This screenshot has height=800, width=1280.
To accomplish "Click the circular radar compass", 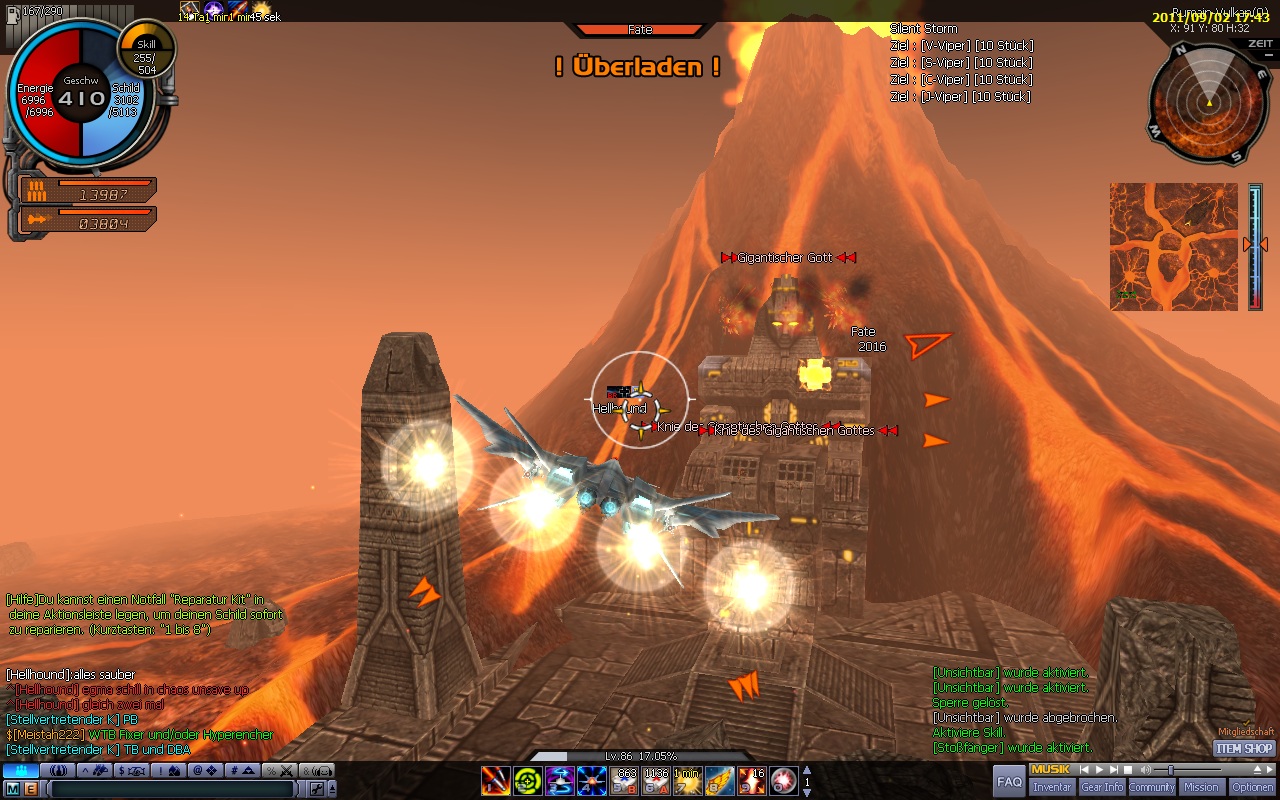I will 1209,104.
